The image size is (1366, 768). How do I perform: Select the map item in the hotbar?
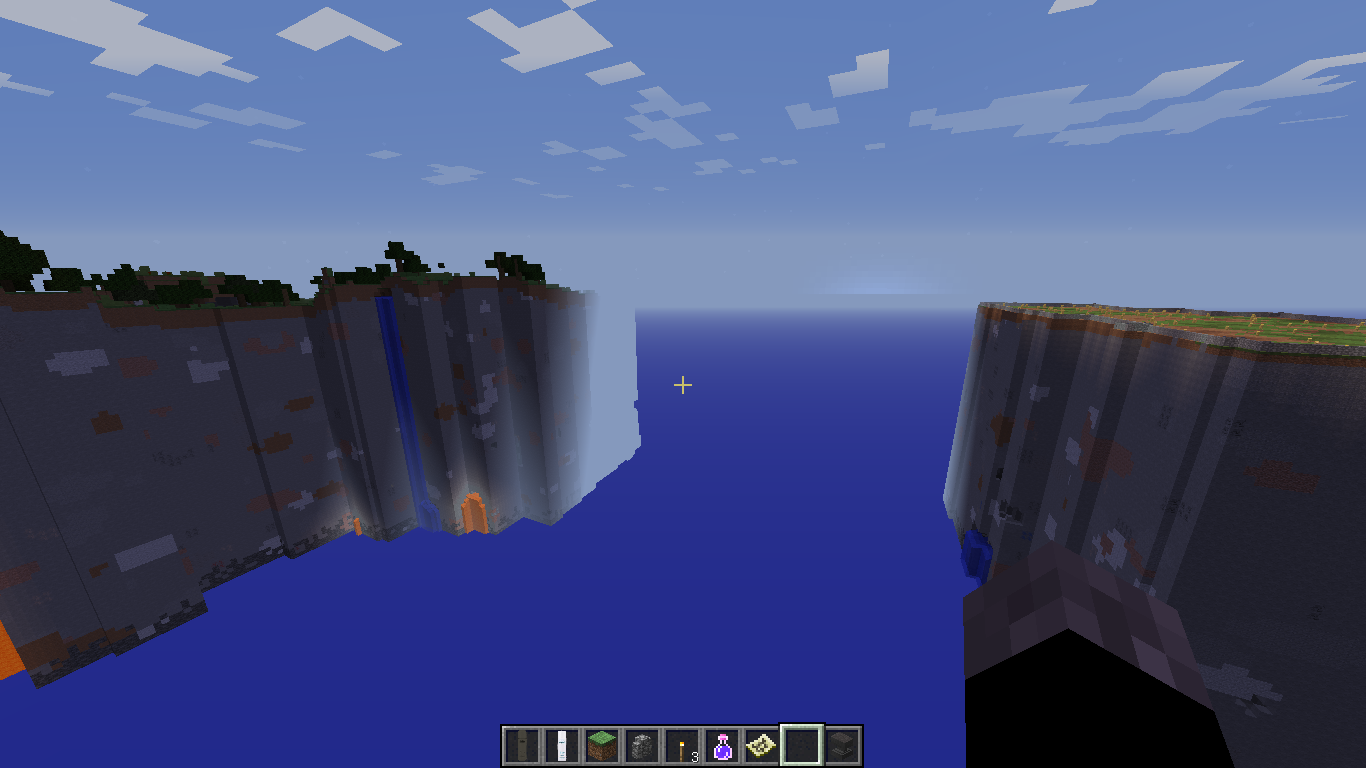762,746
